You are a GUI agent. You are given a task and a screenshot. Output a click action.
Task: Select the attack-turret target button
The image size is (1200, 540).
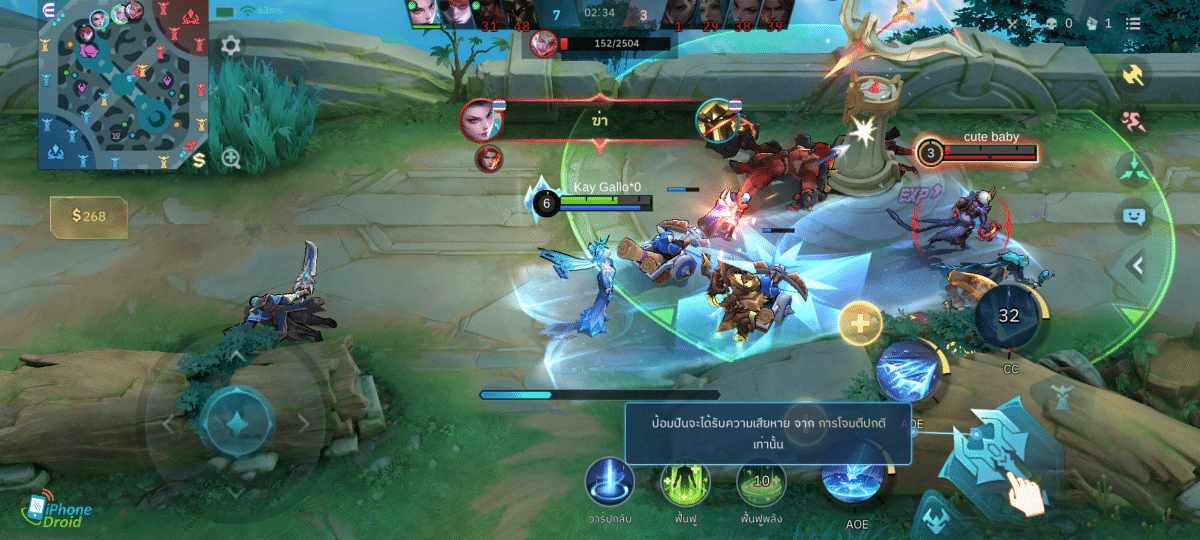[x=1062, y=399]
